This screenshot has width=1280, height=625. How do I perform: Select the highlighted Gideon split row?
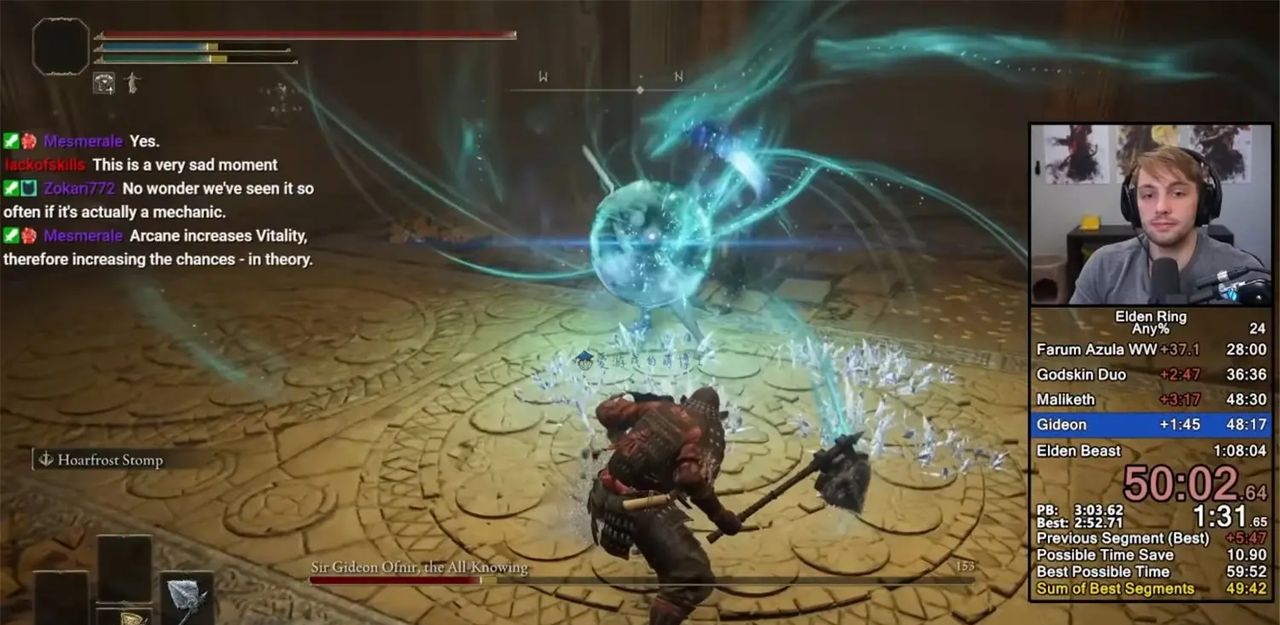coord(1151,425)
